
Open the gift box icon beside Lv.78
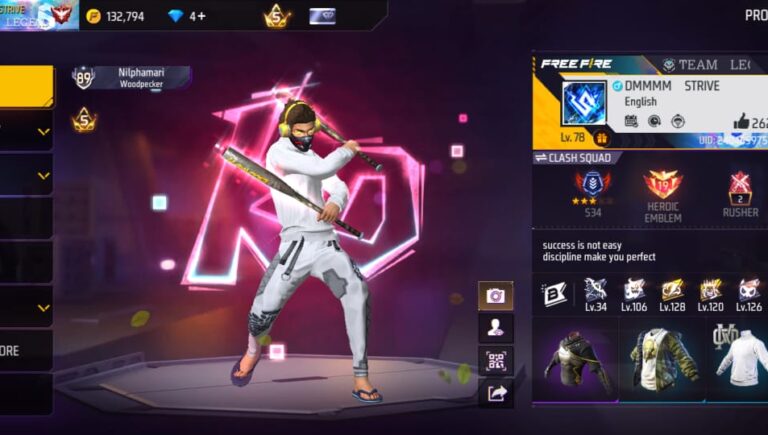point(603,138)
